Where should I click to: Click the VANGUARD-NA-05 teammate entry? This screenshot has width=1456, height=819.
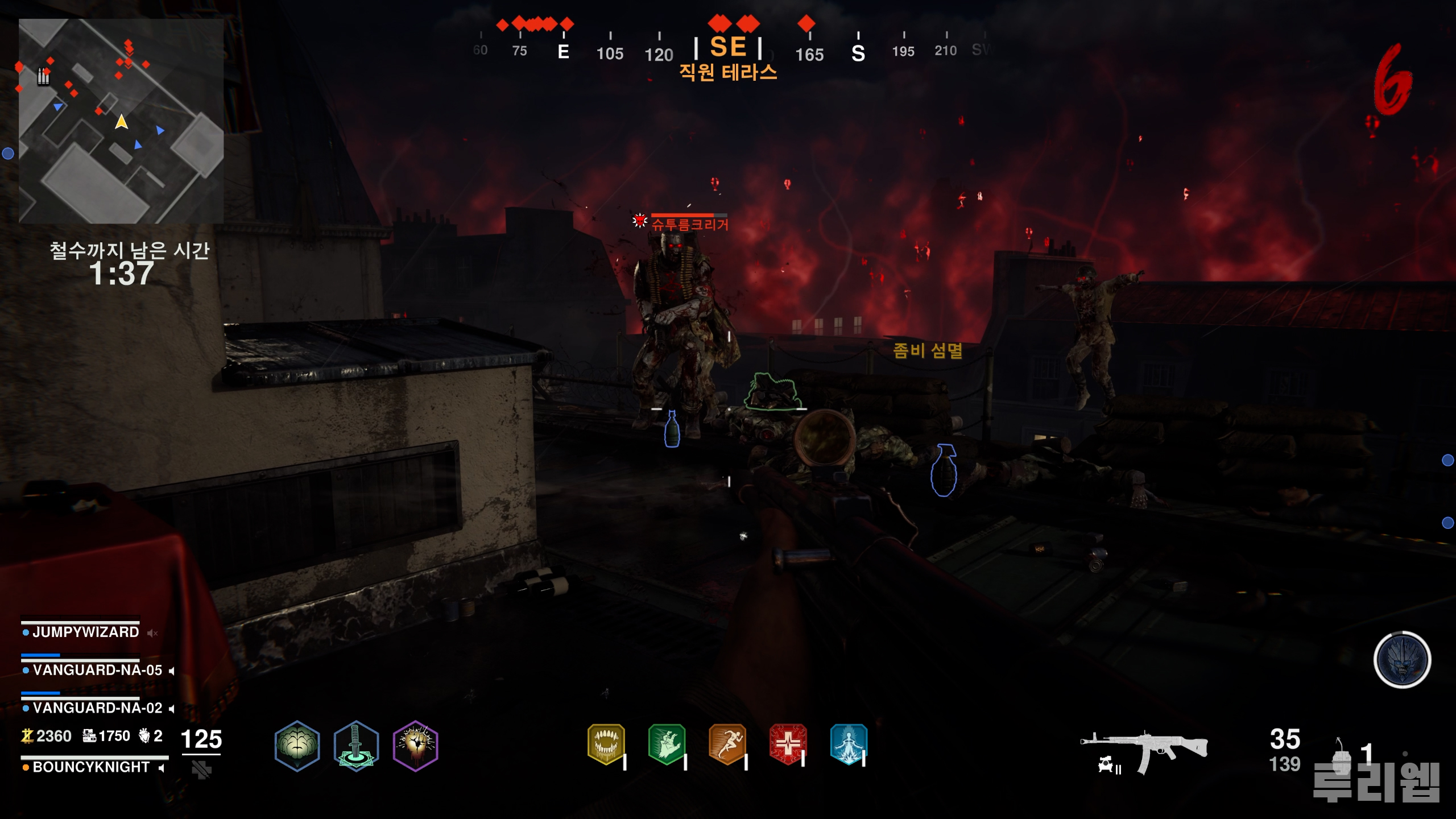(97, 670)
